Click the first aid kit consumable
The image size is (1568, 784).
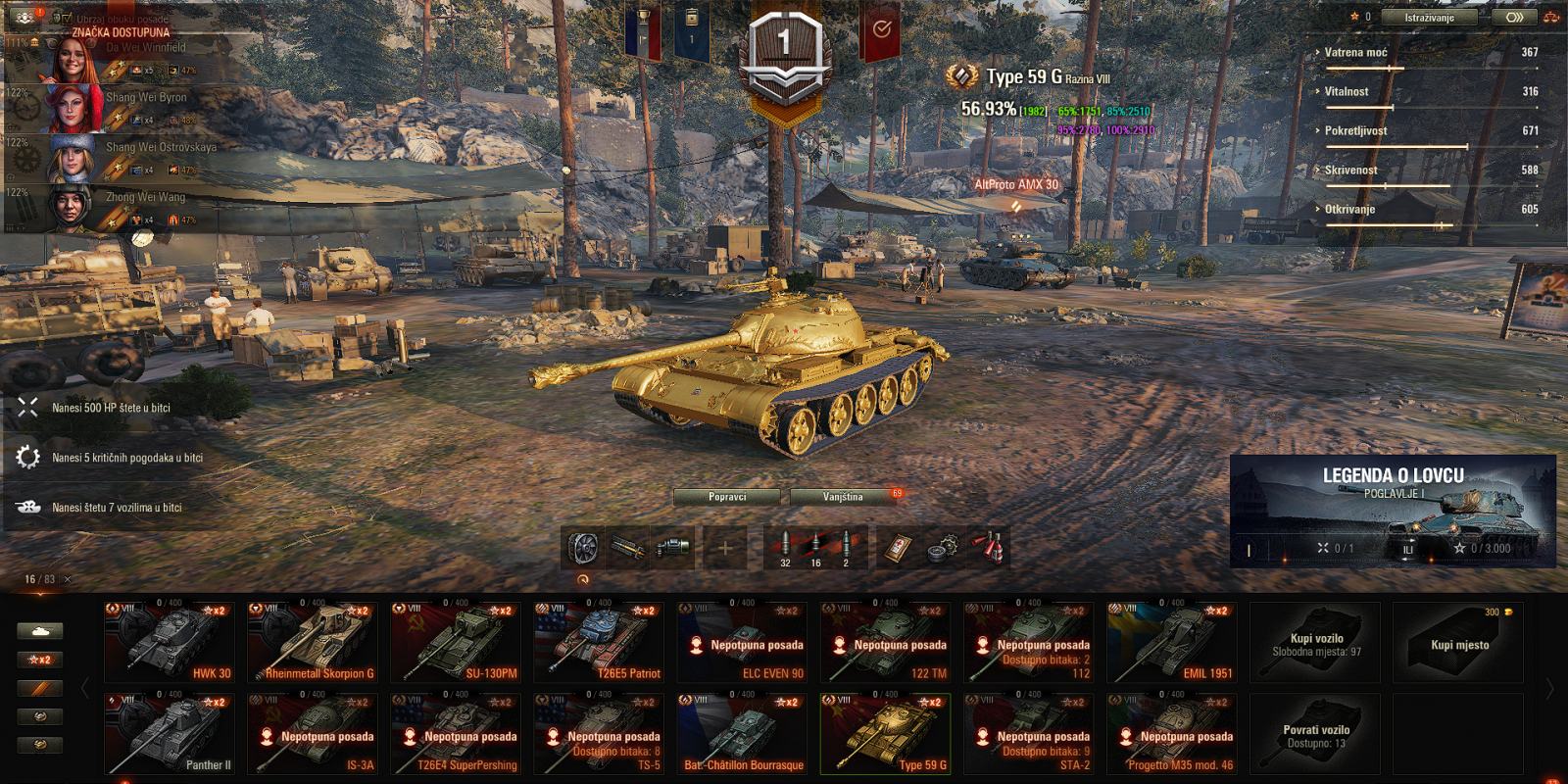[899, 546]
